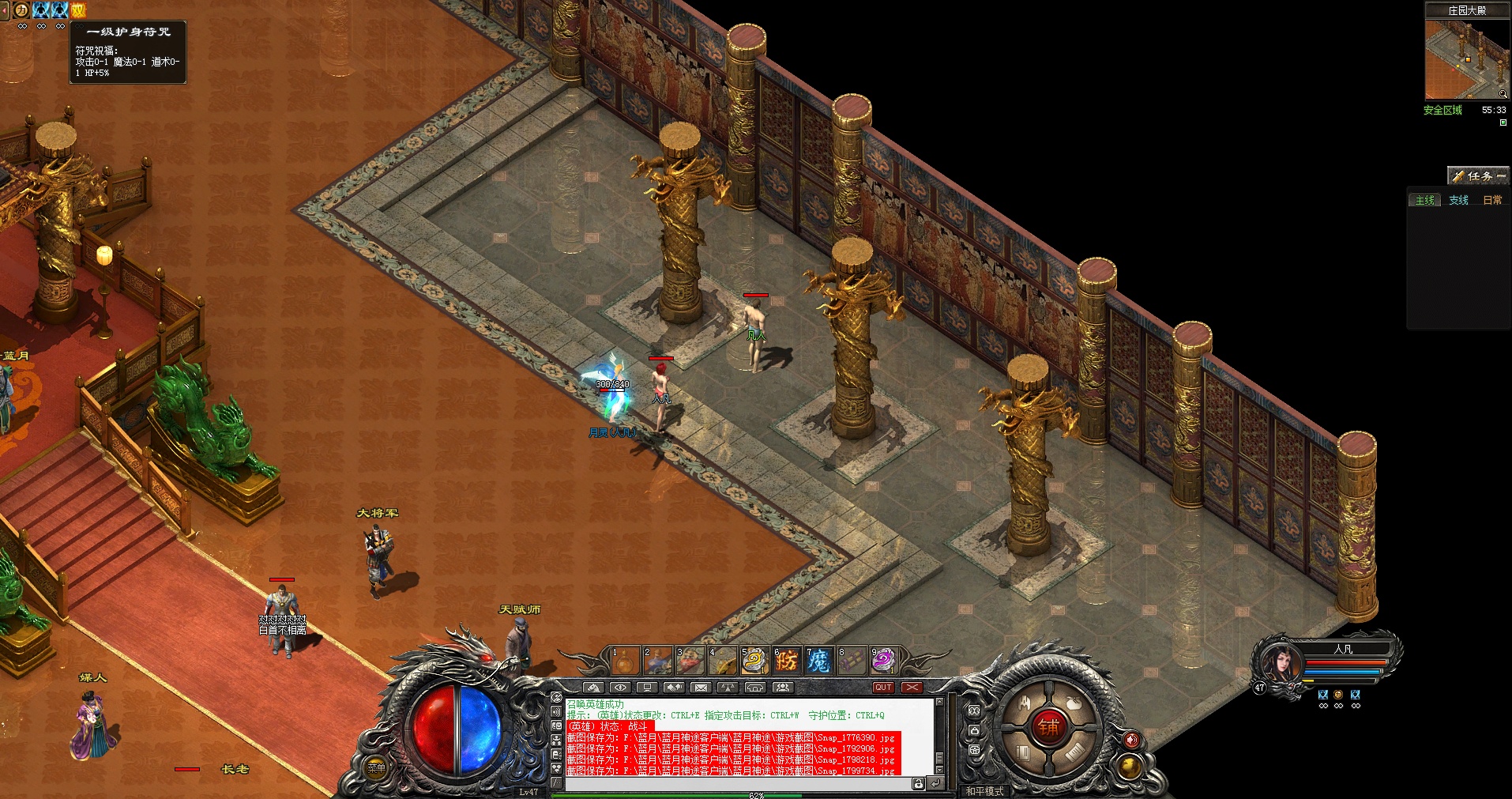Switch to the 日常 quest tab
Screen dimensions: 1512x799
click(x=1492, y=201)
